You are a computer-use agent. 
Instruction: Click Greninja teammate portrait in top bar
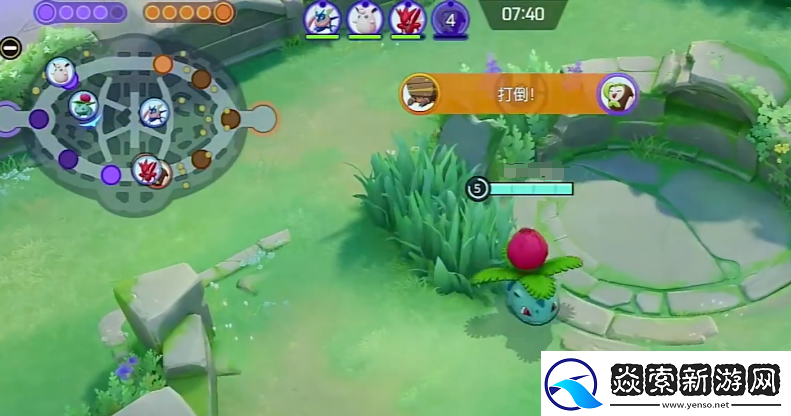(x=322, y=17)
